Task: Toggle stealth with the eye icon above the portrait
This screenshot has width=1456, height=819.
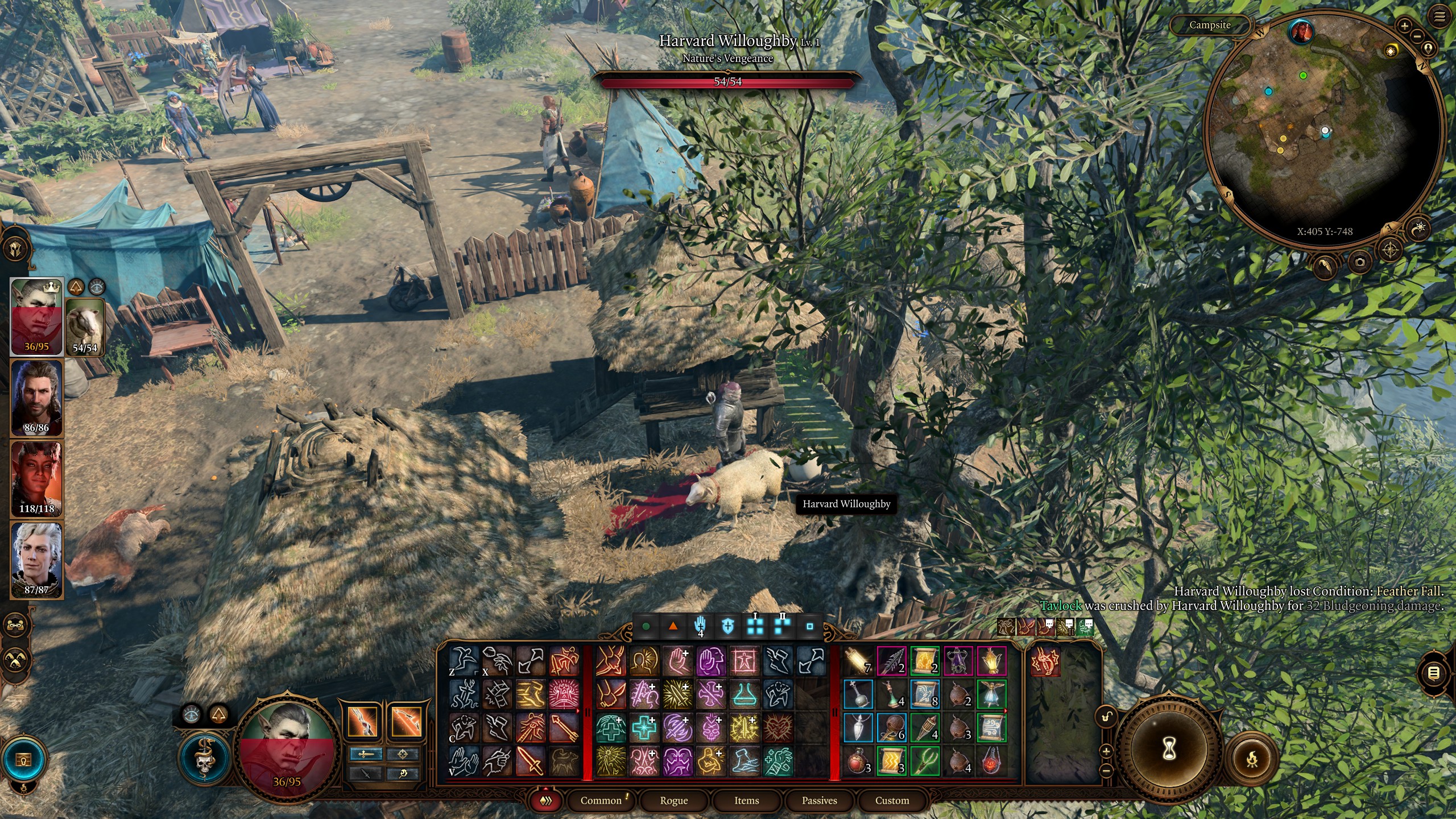Action: click(191, 715)
